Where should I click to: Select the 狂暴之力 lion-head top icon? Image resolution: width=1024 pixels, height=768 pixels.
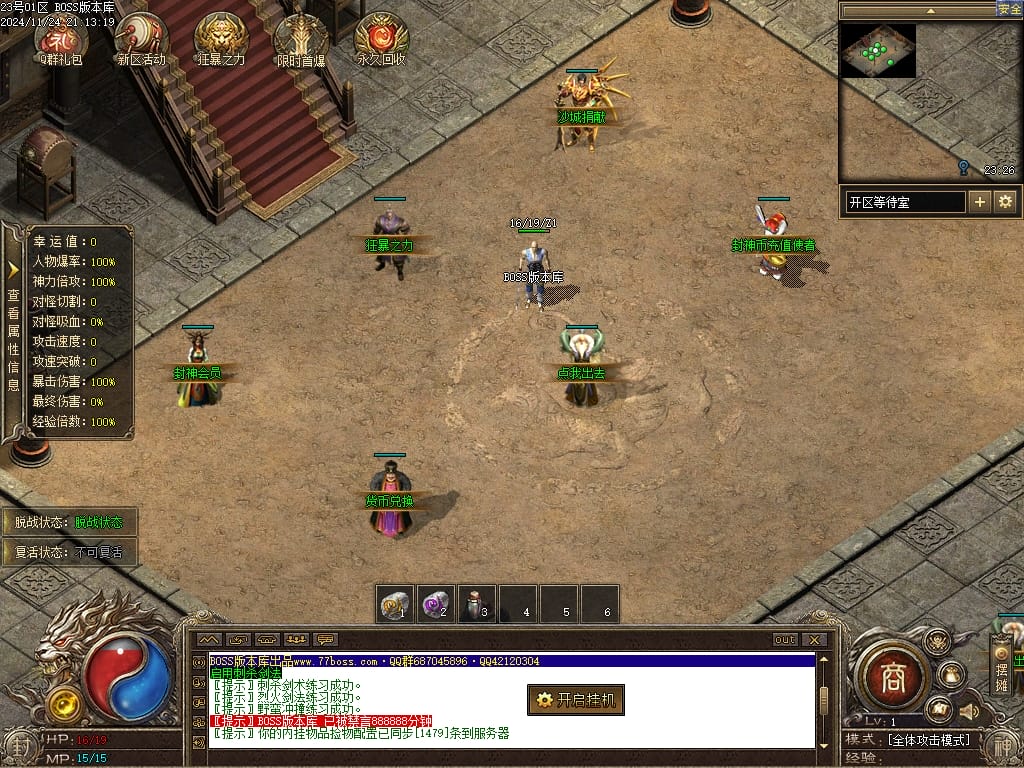(221, 40)
